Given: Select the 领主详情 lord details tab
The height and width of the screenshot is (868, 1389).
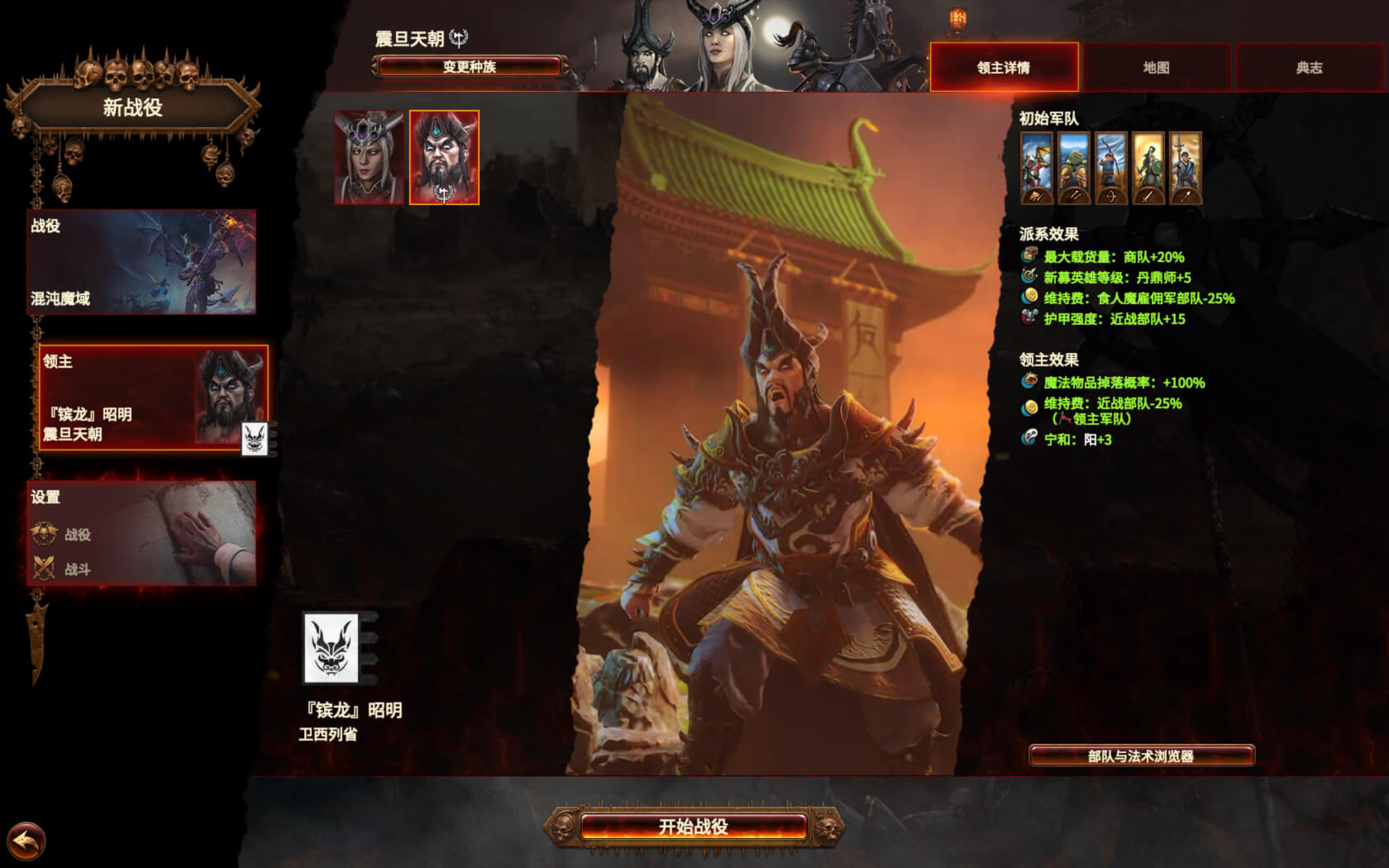Looking at the screenshot, I should coord(1004,67).
